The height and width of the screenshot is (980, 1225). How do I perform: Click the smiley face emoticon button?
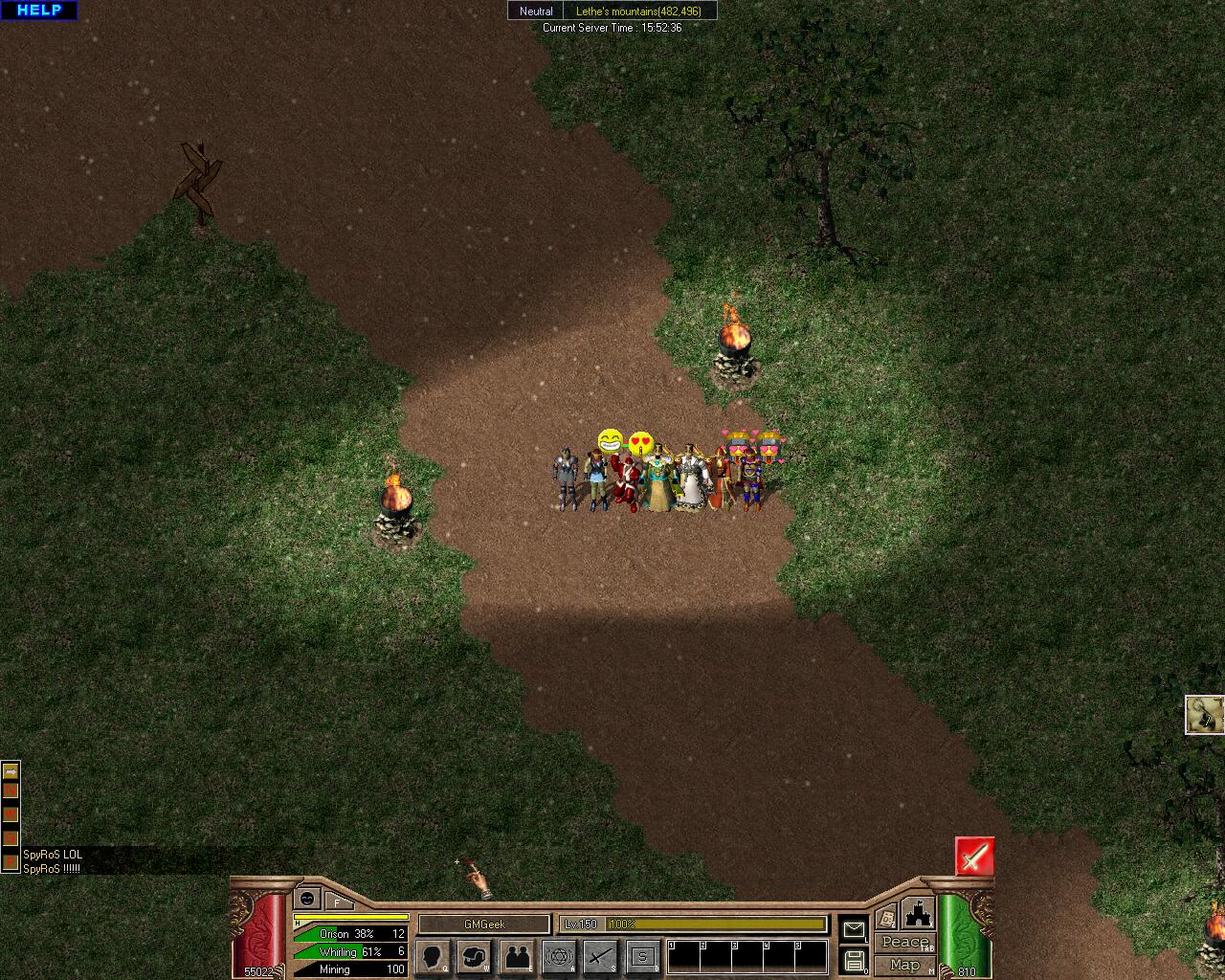[x=307, y=899]
